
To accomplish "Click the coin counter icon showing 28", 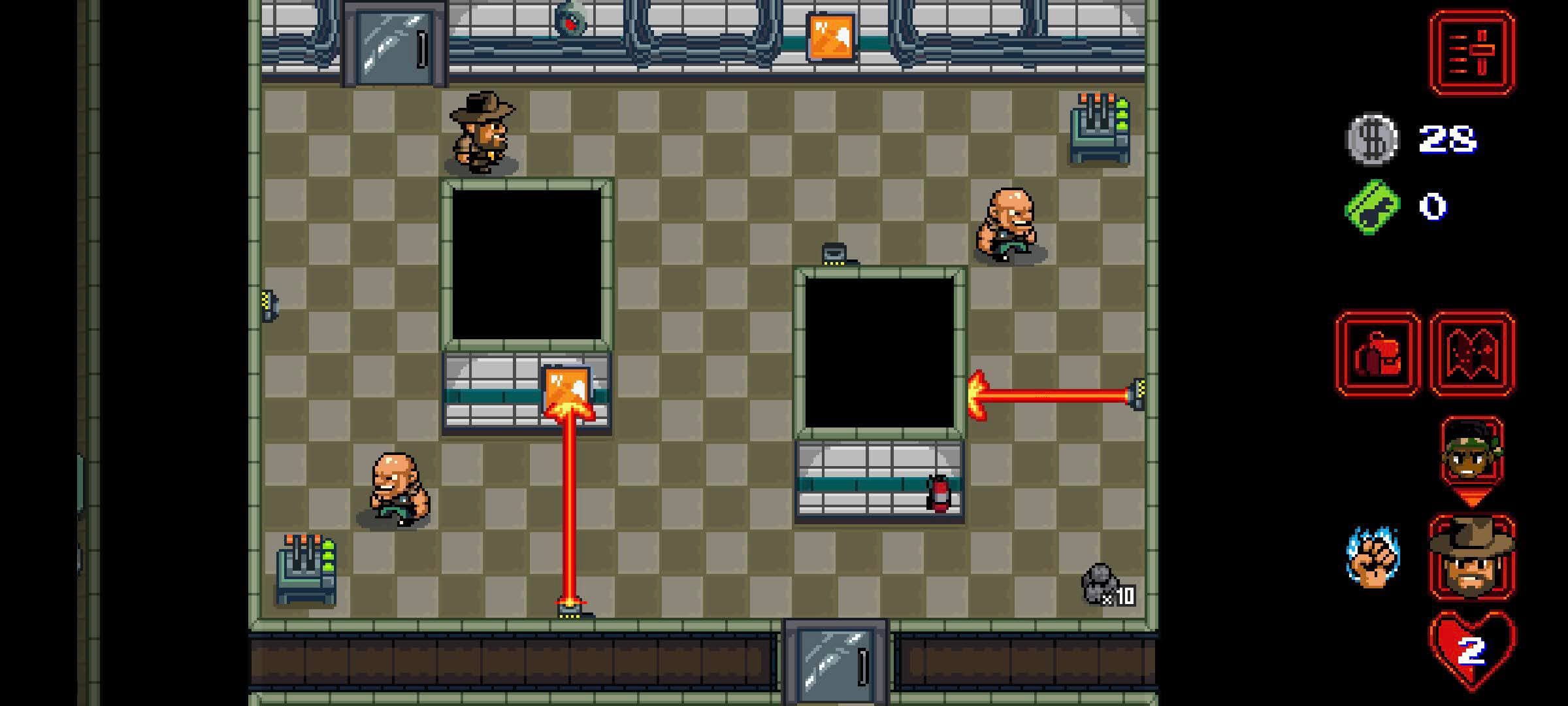I will [1372, 137].
